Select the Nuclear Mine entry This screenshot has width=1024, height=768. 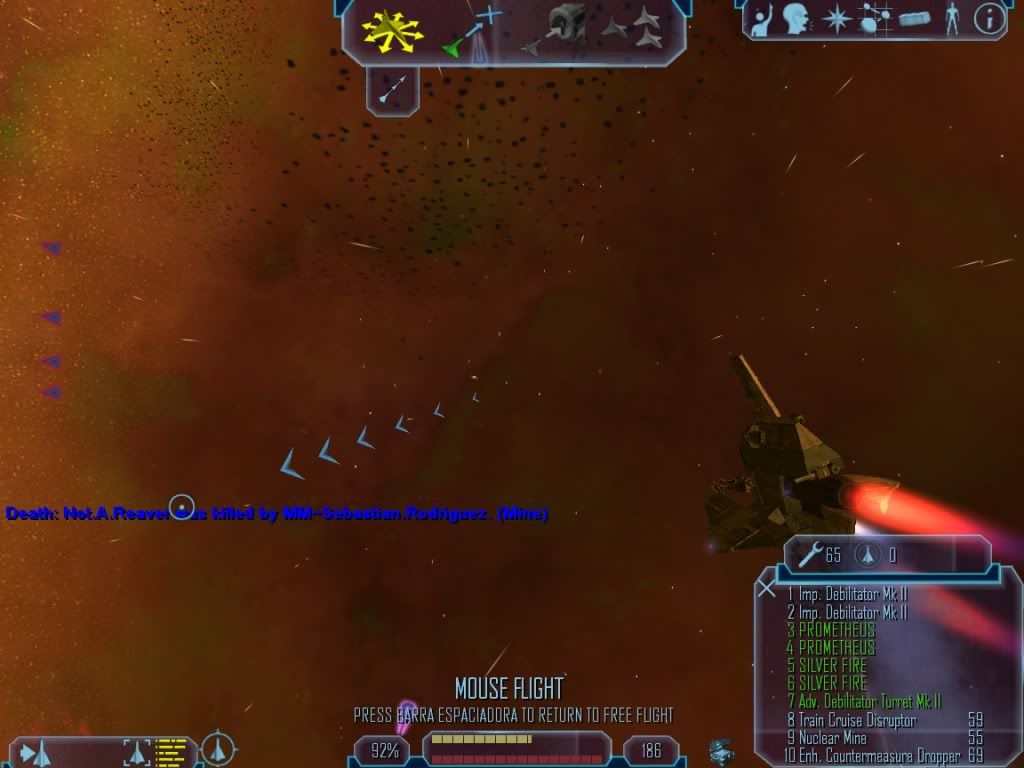pyautogui.click(x=826, y=738)
